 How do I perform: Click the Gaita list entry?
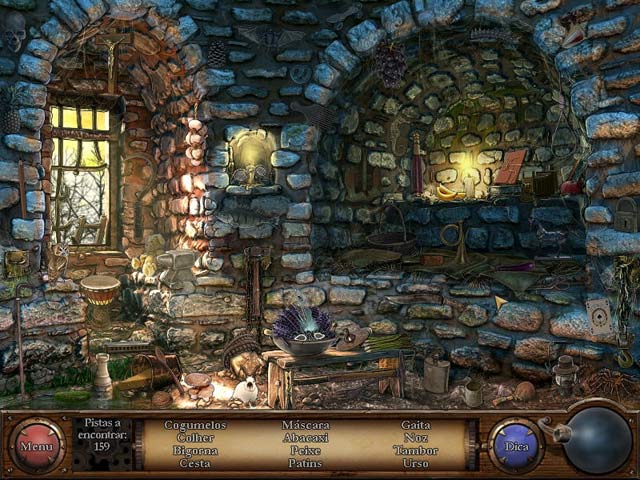pos(416,425)
